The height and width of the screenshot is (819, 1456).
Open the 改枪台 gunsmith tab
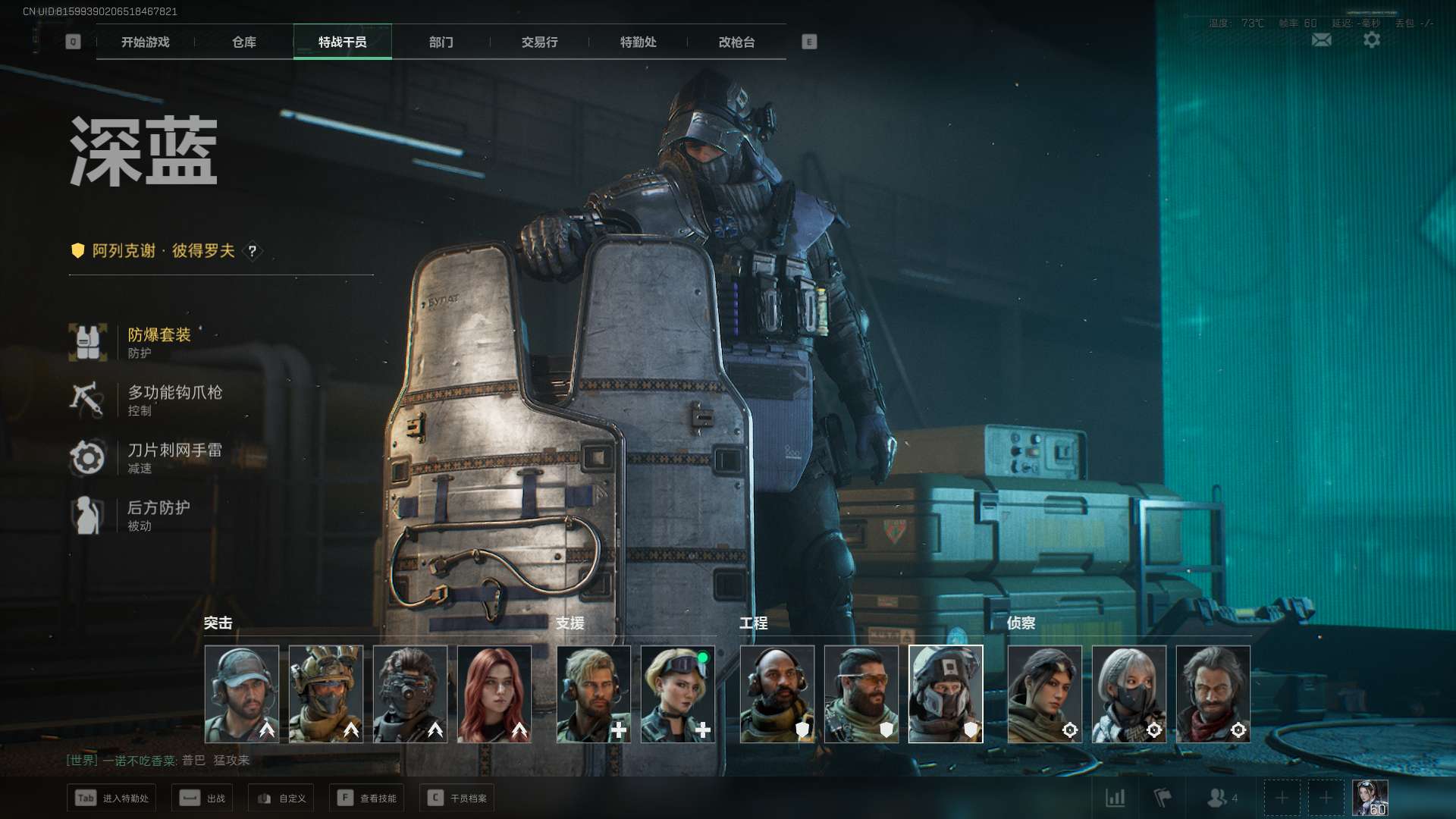point(737,42)
